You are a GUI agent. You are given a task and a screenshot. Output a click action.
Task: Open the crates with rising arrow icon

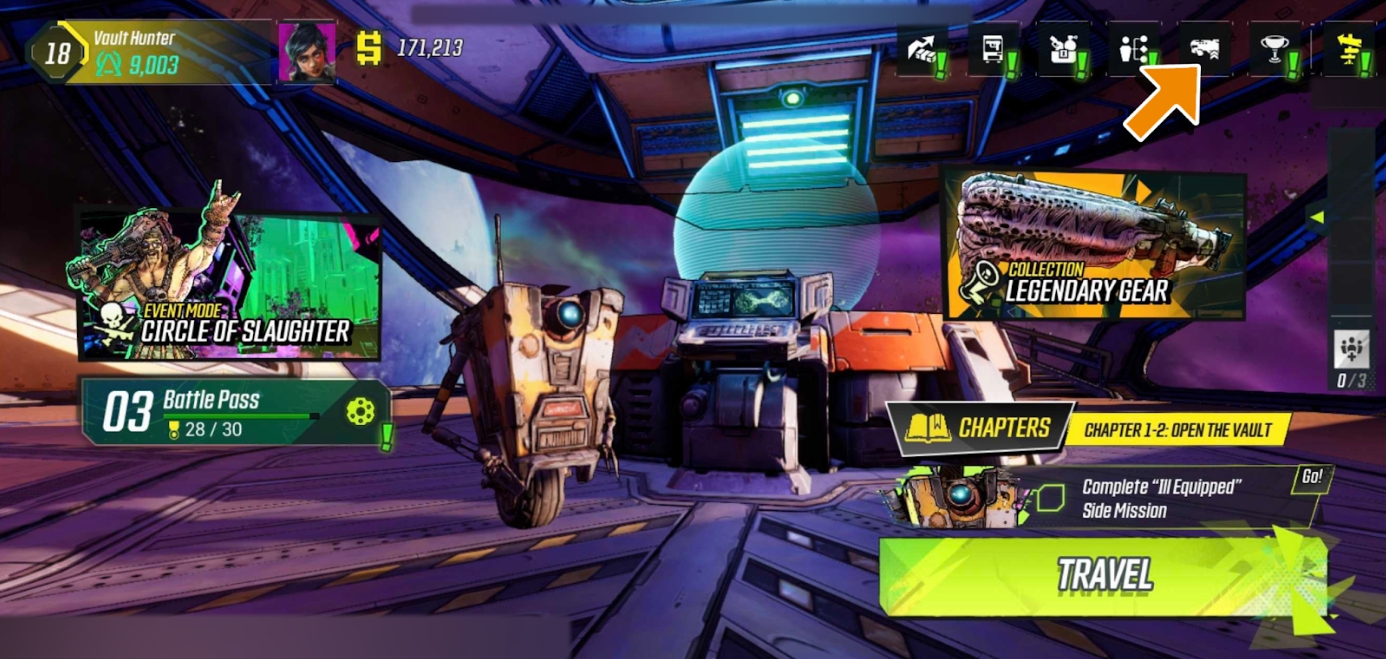921,50
